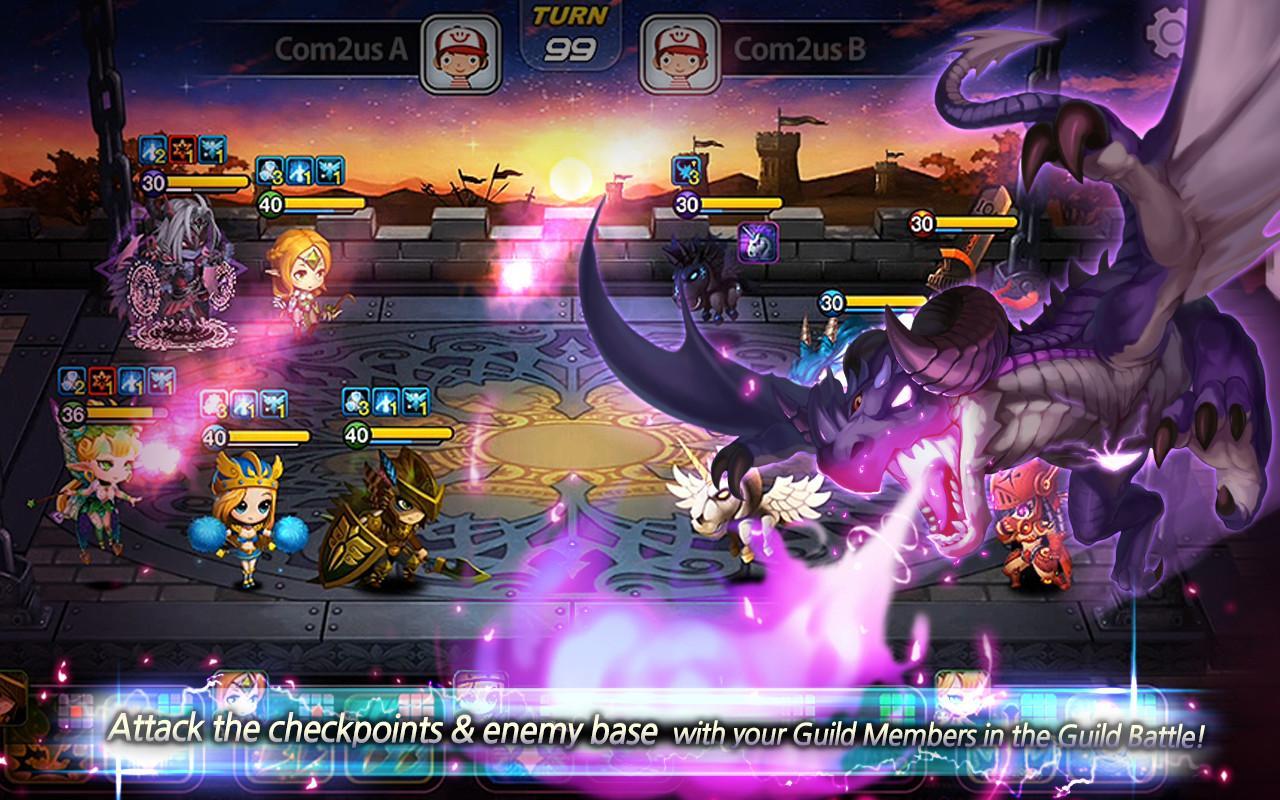The image size is (1280, 800).
Task: Select the TURN 99 counter banner
Action: [x=573, y=30]
